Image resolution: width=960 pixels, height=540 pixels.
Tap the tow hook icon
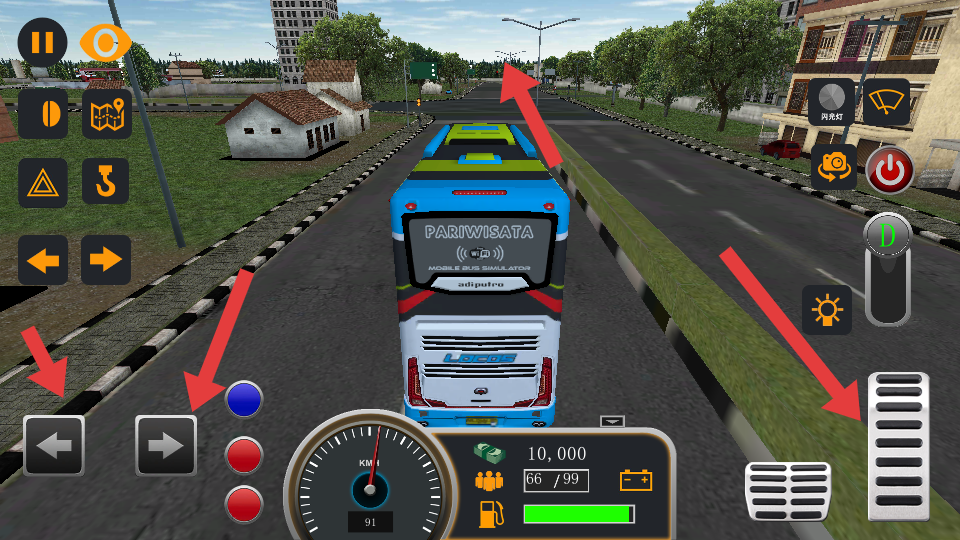coord(106,183)
